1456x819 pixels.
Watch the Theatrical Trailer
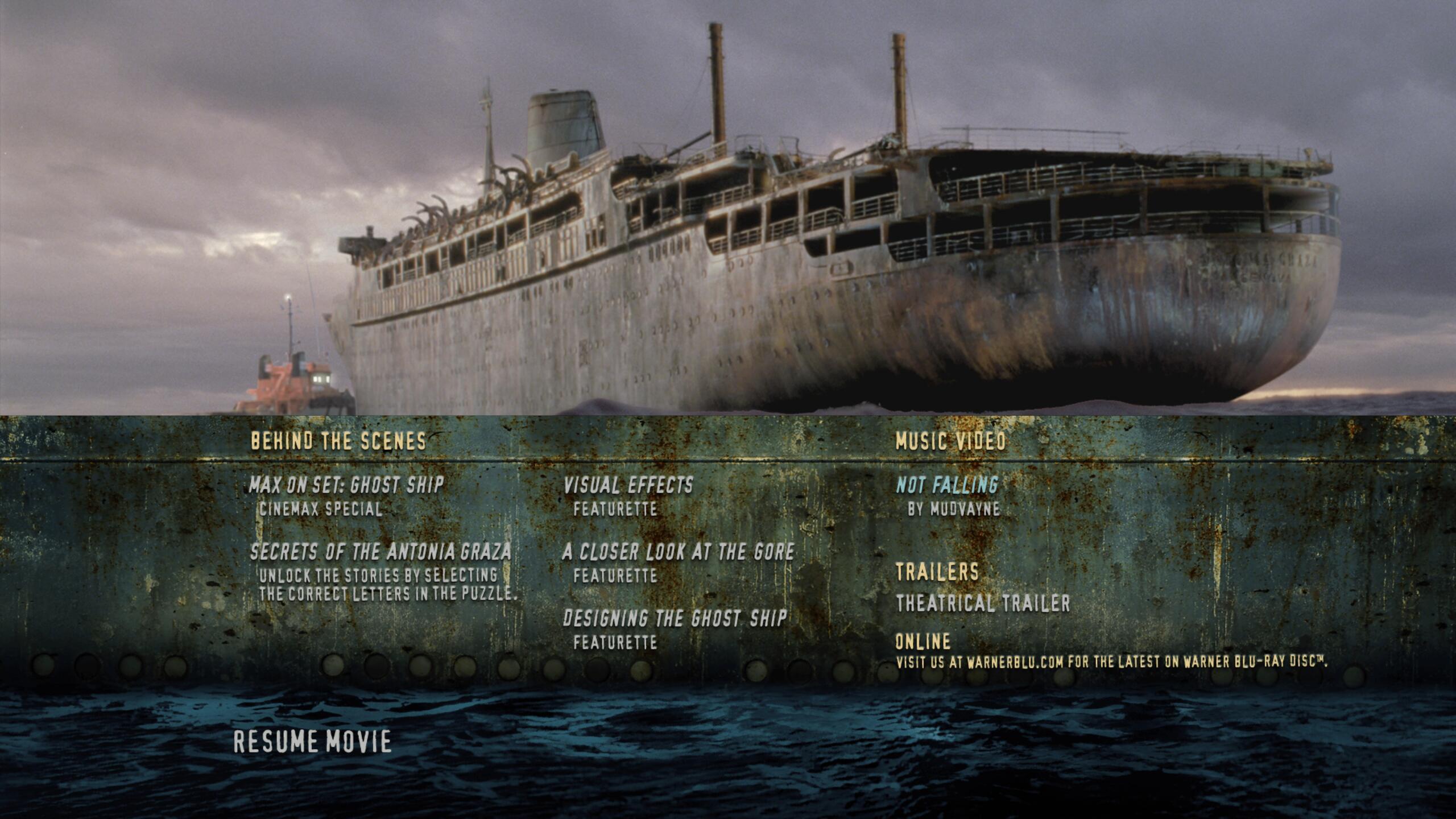983,603
